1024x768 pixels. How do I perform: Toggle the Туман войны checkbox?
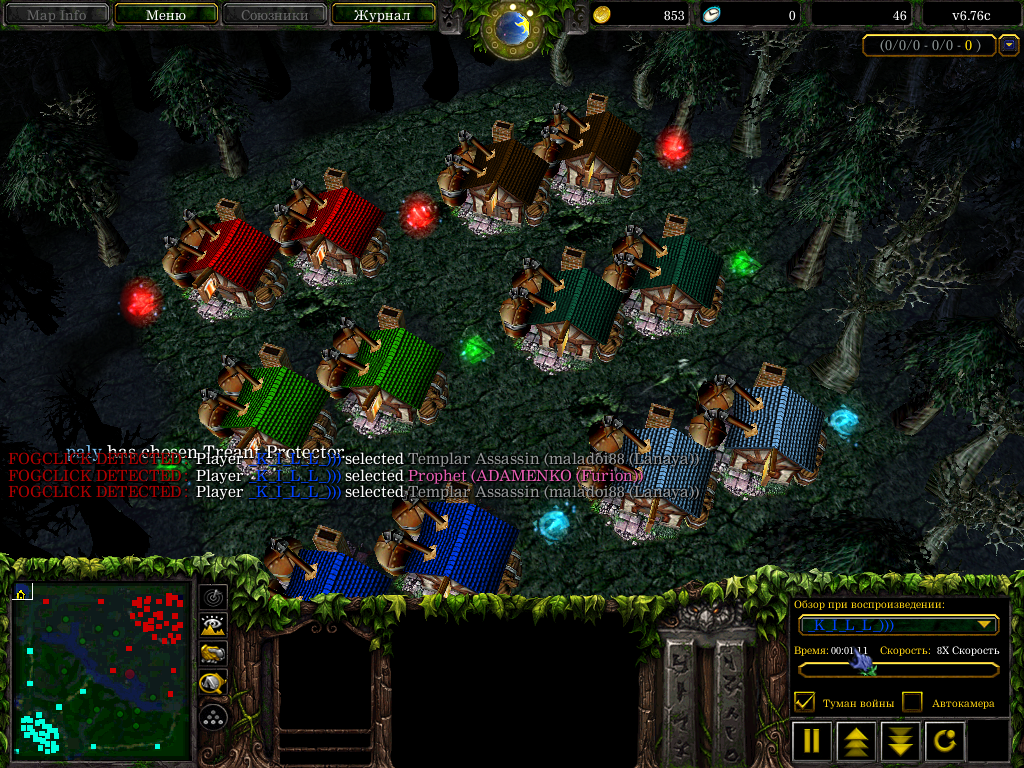[x=804, y=702]
